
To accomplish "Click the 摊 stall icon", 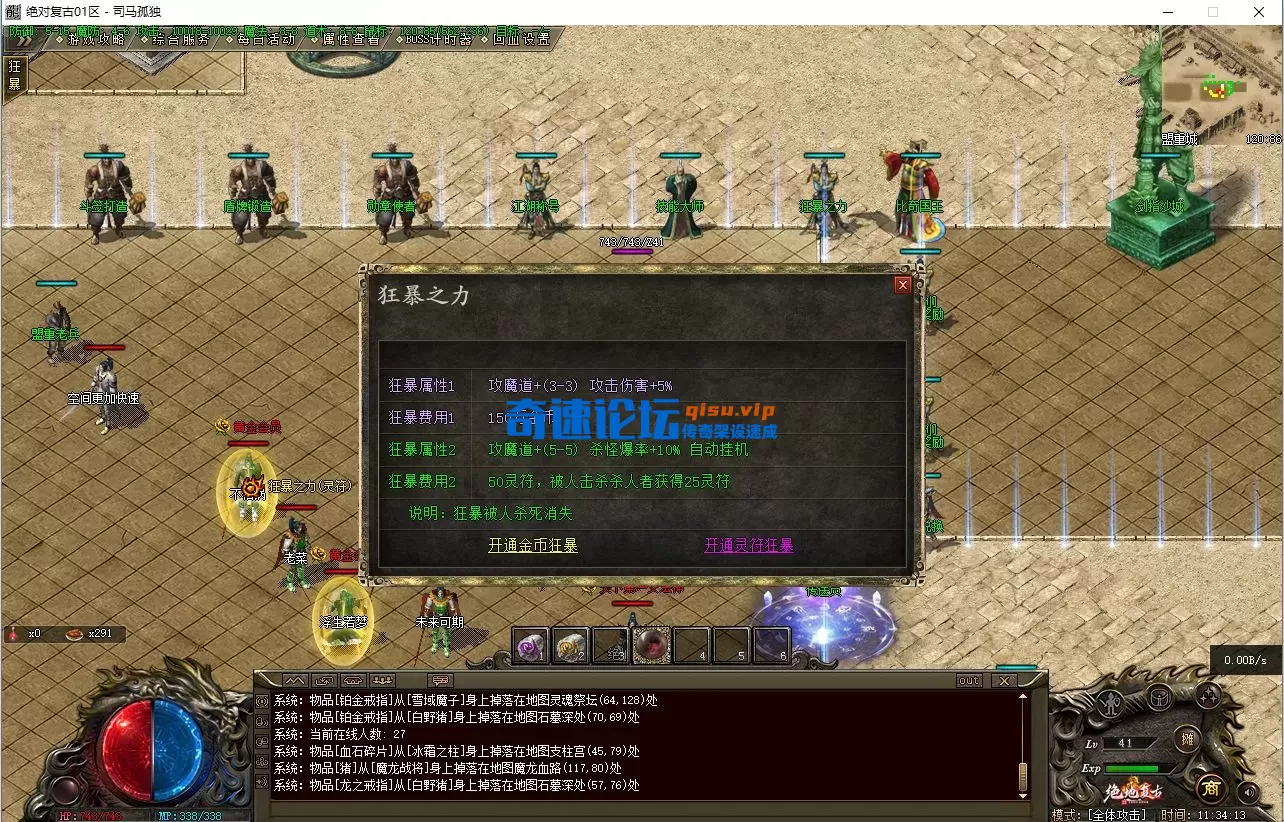I will pos(1186,740).
